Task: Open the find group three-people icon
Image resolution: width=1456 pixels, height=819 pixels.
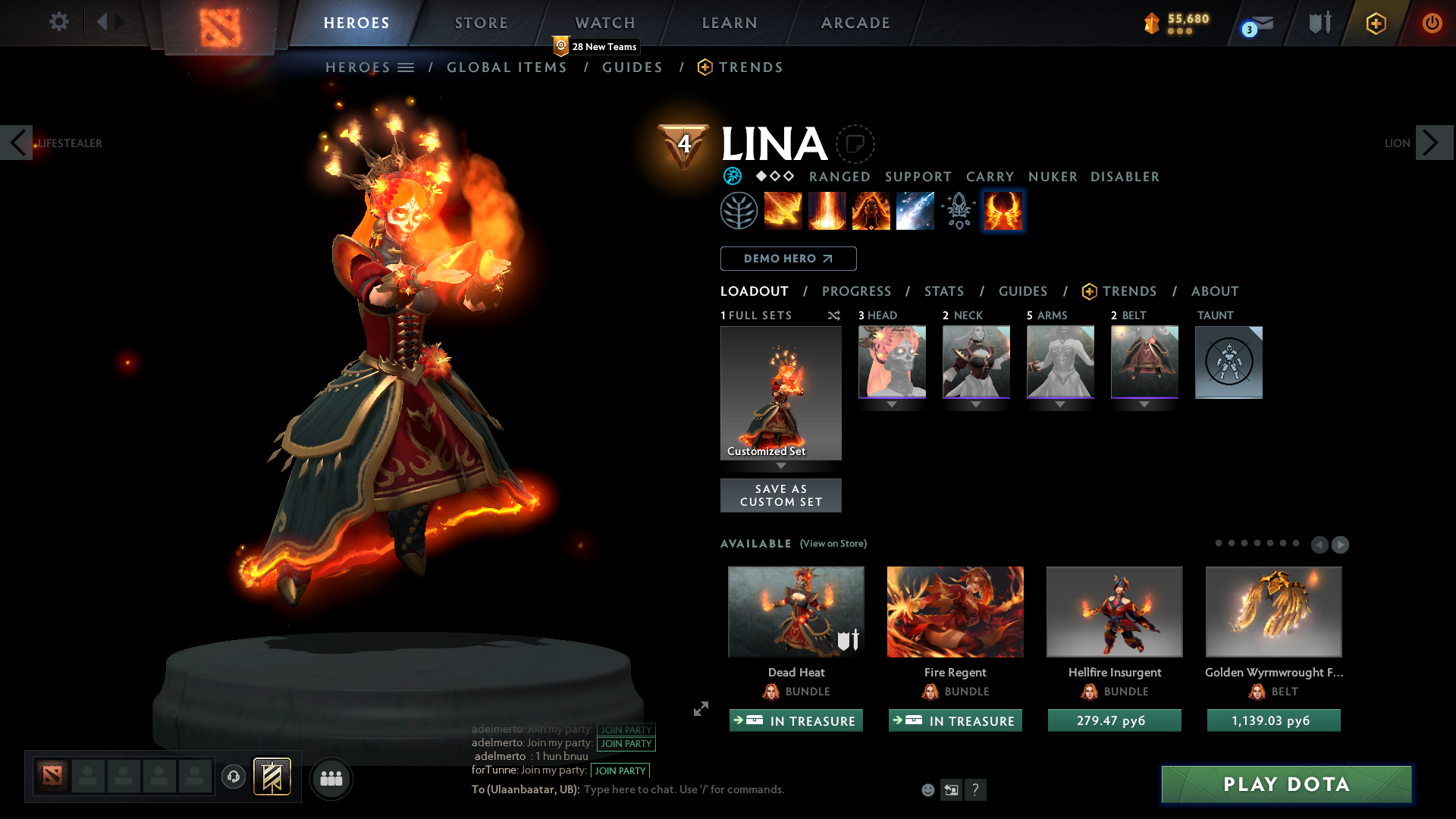Action: 331,778
